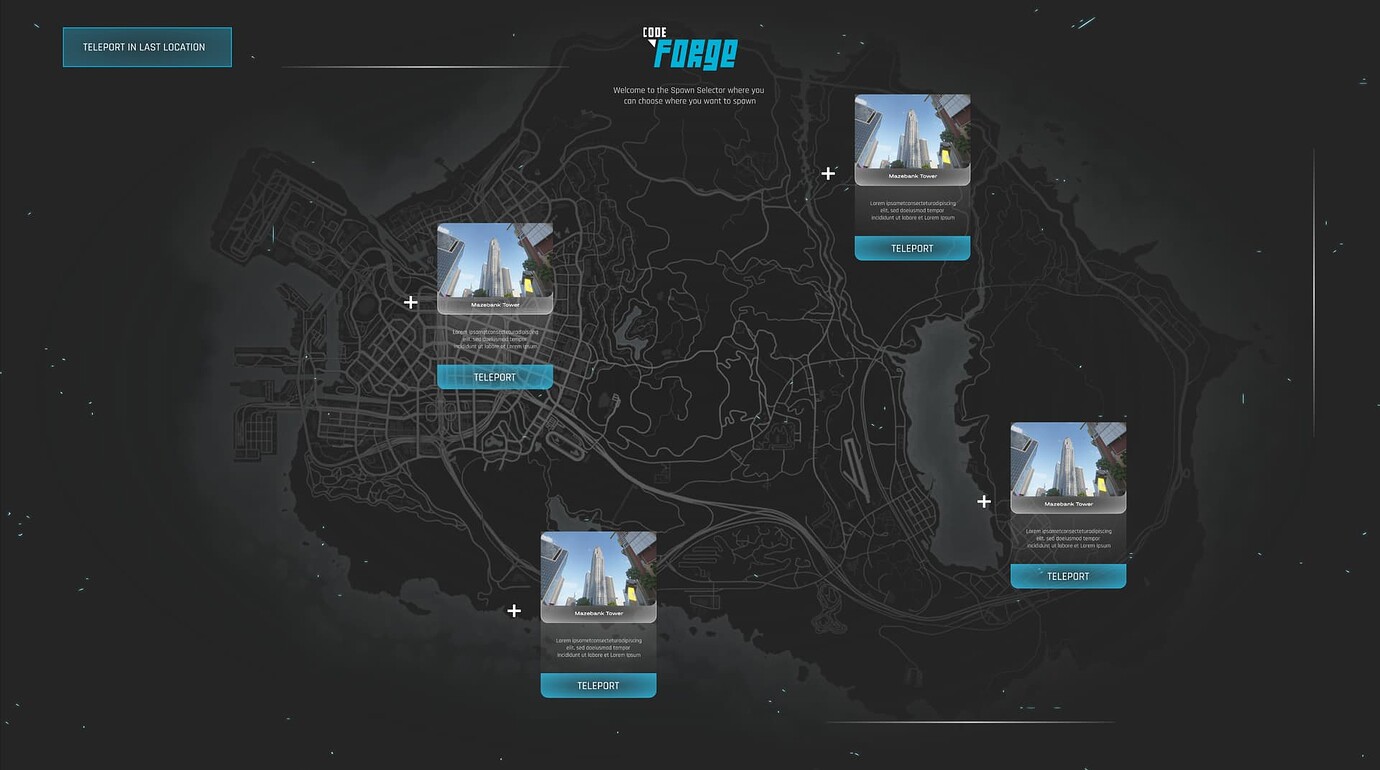
Task: Click the plus marker beside the top-right card
Action: tap(827, 173)
